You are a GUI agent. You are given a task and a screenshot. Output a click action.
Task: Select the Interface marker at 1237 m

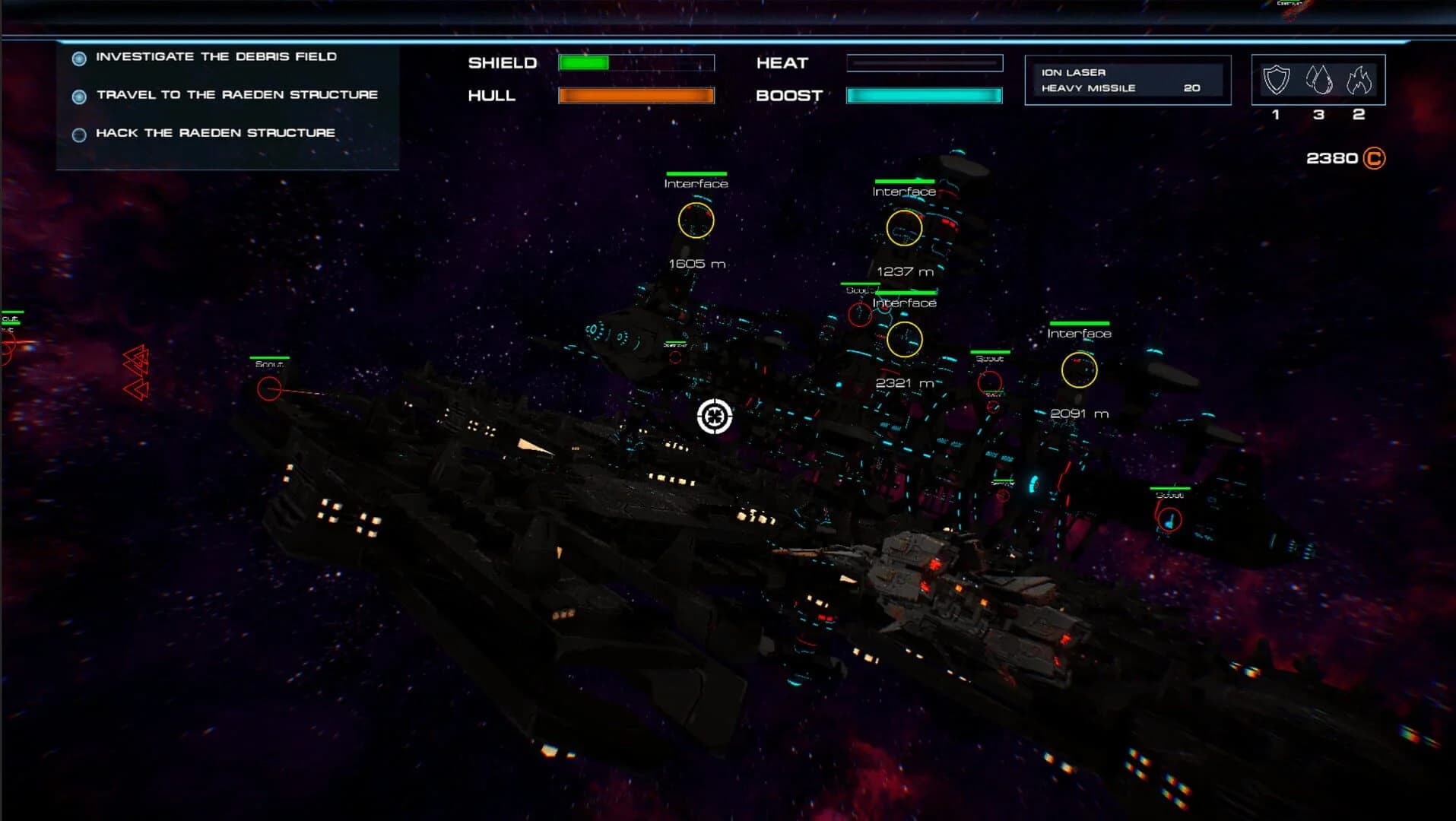pos(904,228)
